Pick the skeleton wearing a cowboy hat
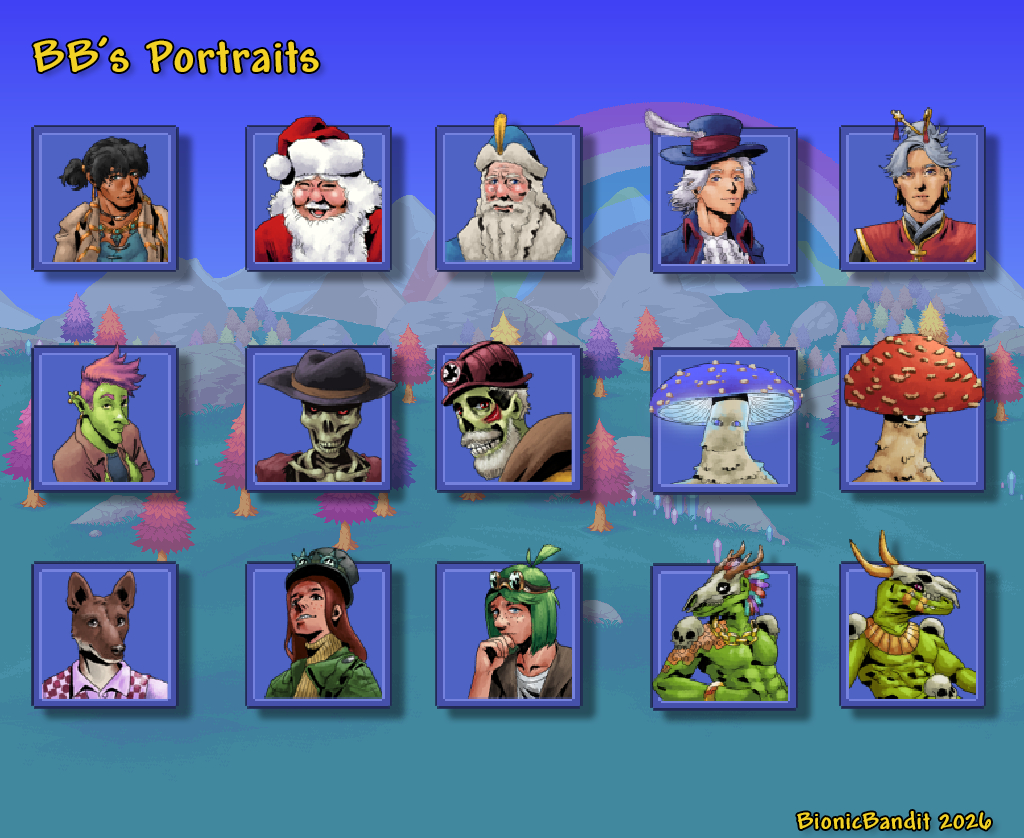 point(318,418)
